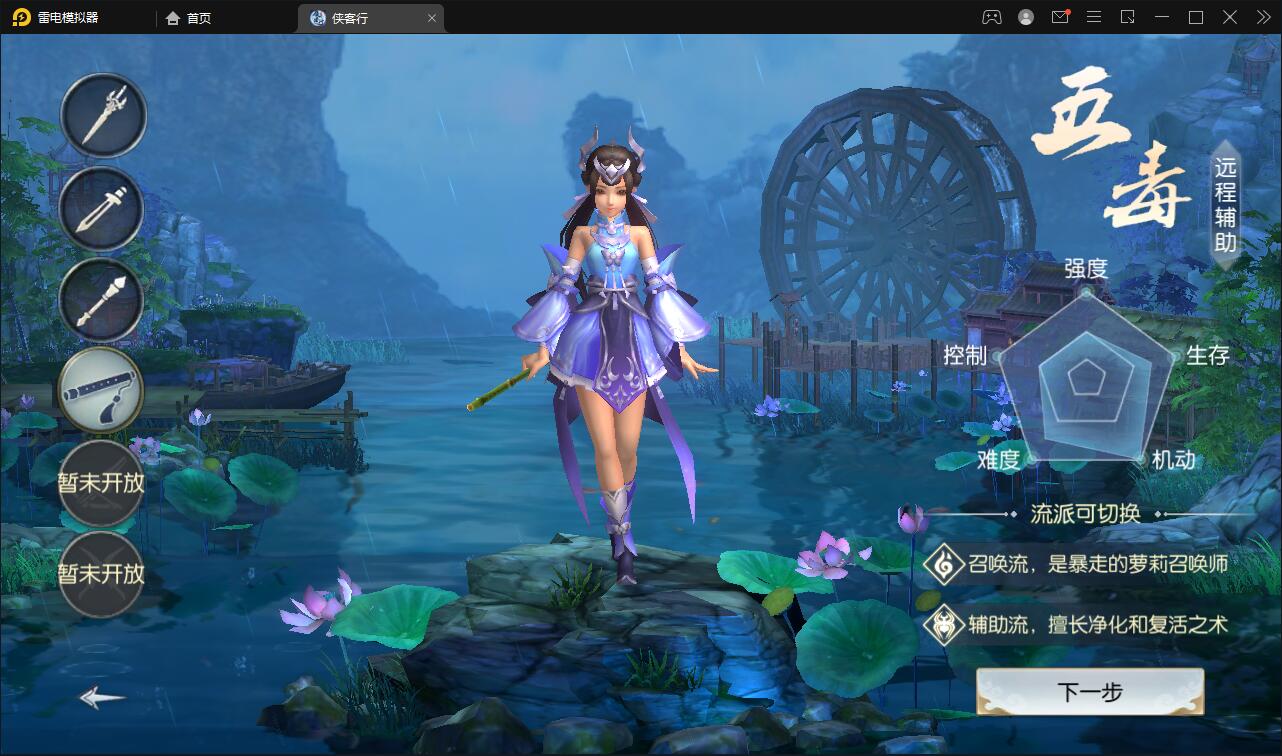Image resolution: width=1282 pixels, height=756 pixels.
Task: Click the 下一步 next button
Action: click(x=1089, y=691)
